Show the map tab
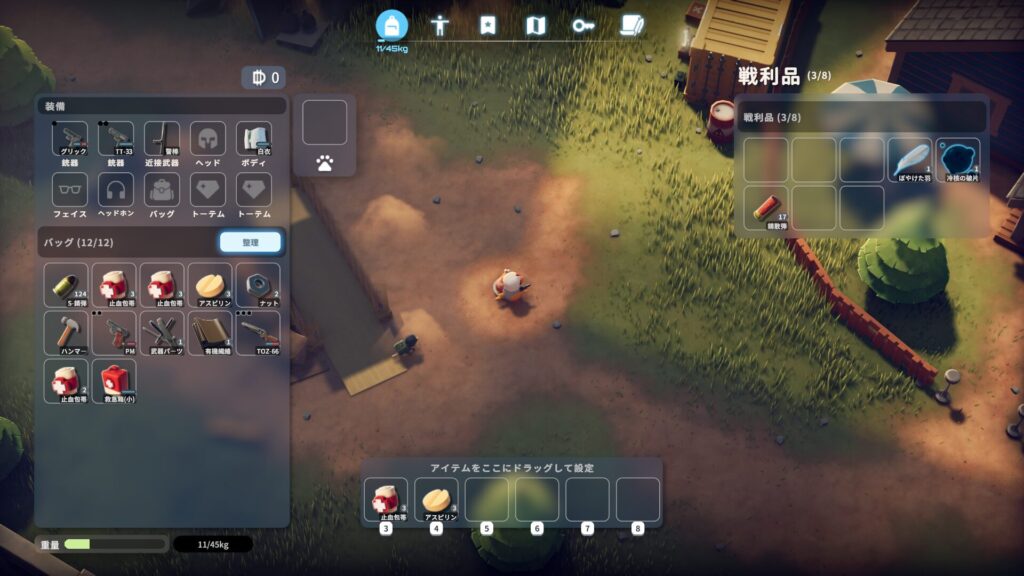Image resolution: width=1024 pixels, height=576 pixels. (535, 26)
